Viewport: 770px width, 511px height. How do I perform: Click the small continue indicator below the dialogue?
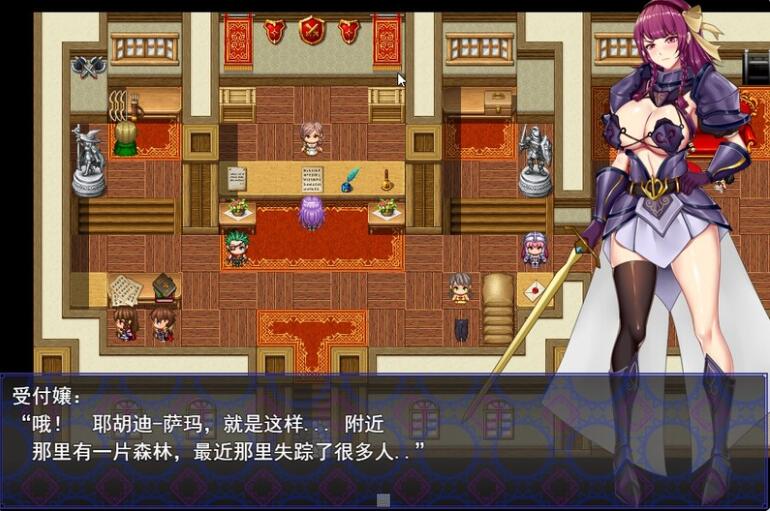[383, 499]
